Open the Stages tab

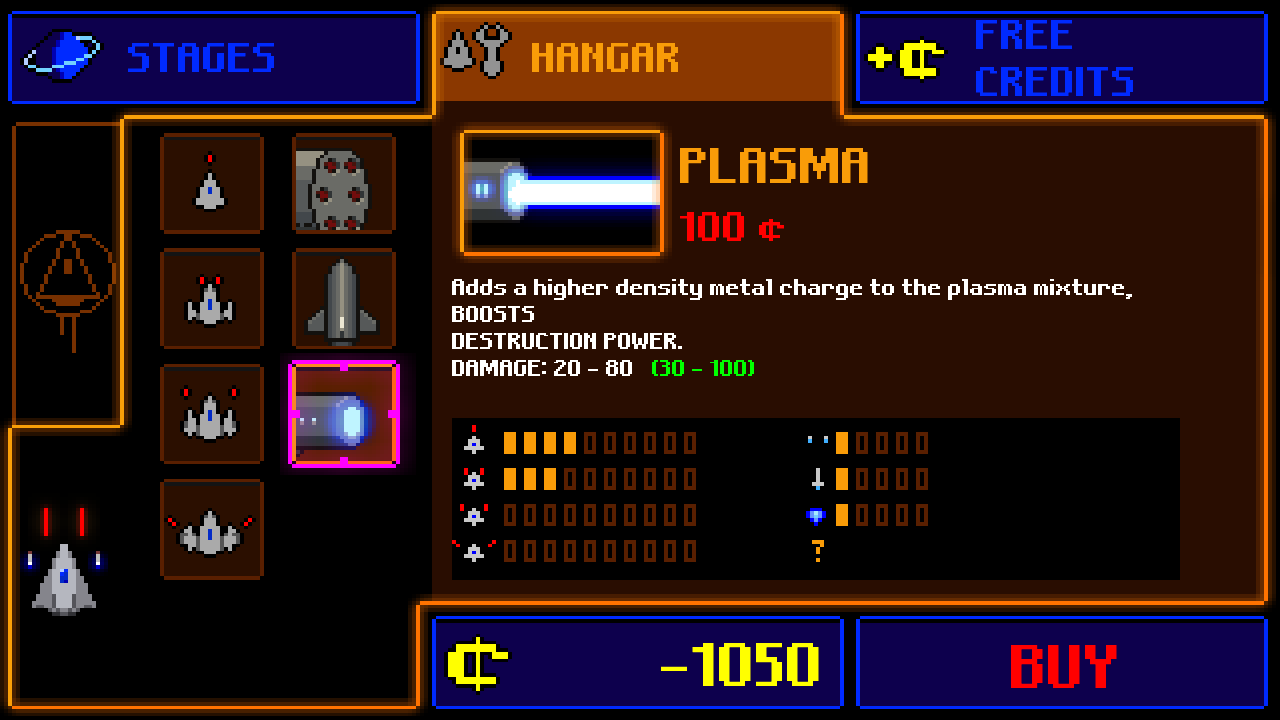point(213,58)
